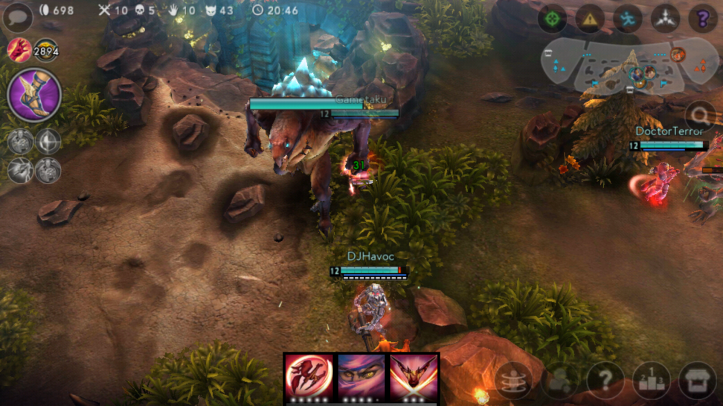Select the red claw buff icon
The width and height of the screenshot is (723, 406).
pos(17,49)
